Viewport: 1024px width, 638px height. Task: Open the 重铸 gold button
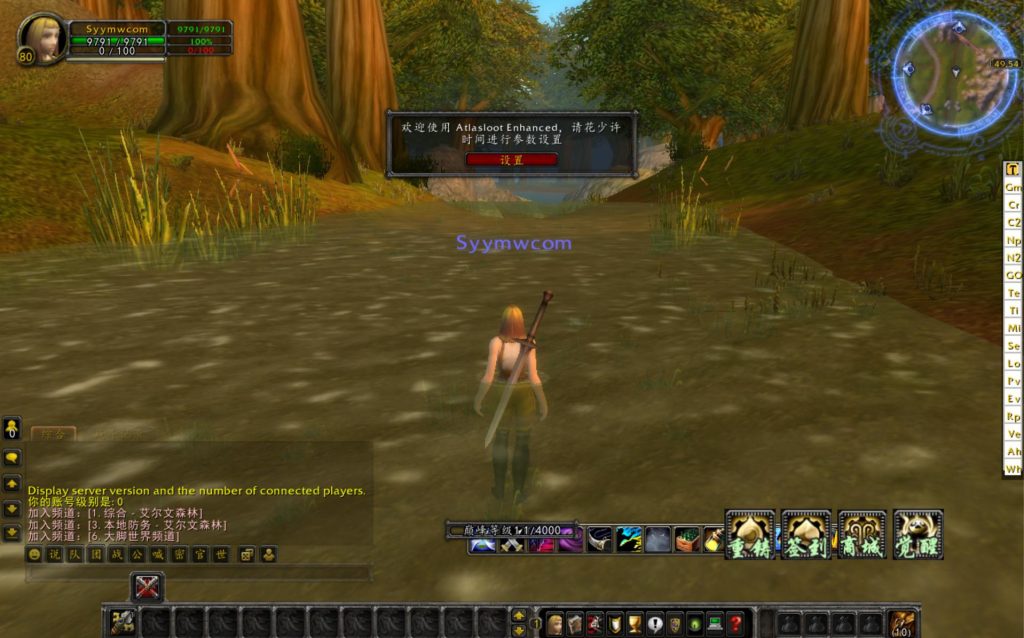749,535
